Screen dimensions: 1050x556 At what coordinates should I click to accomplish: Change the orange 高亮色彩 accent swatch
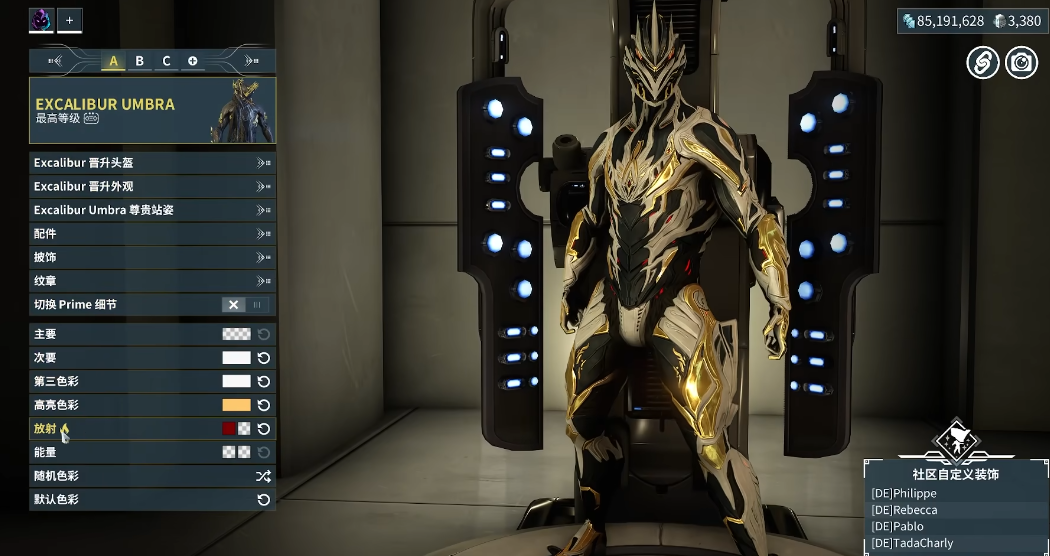(236, 405)
